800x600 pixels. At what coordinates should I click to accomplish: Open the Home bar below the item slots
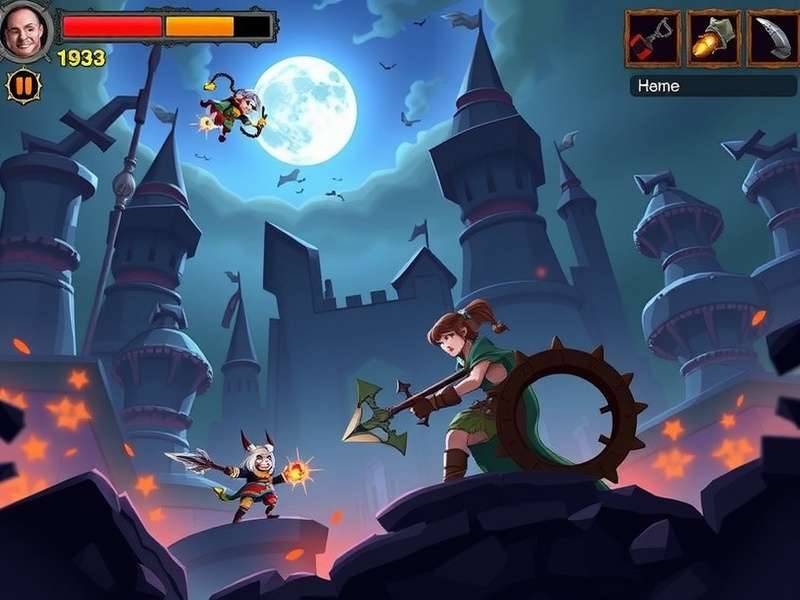point(712,86)
